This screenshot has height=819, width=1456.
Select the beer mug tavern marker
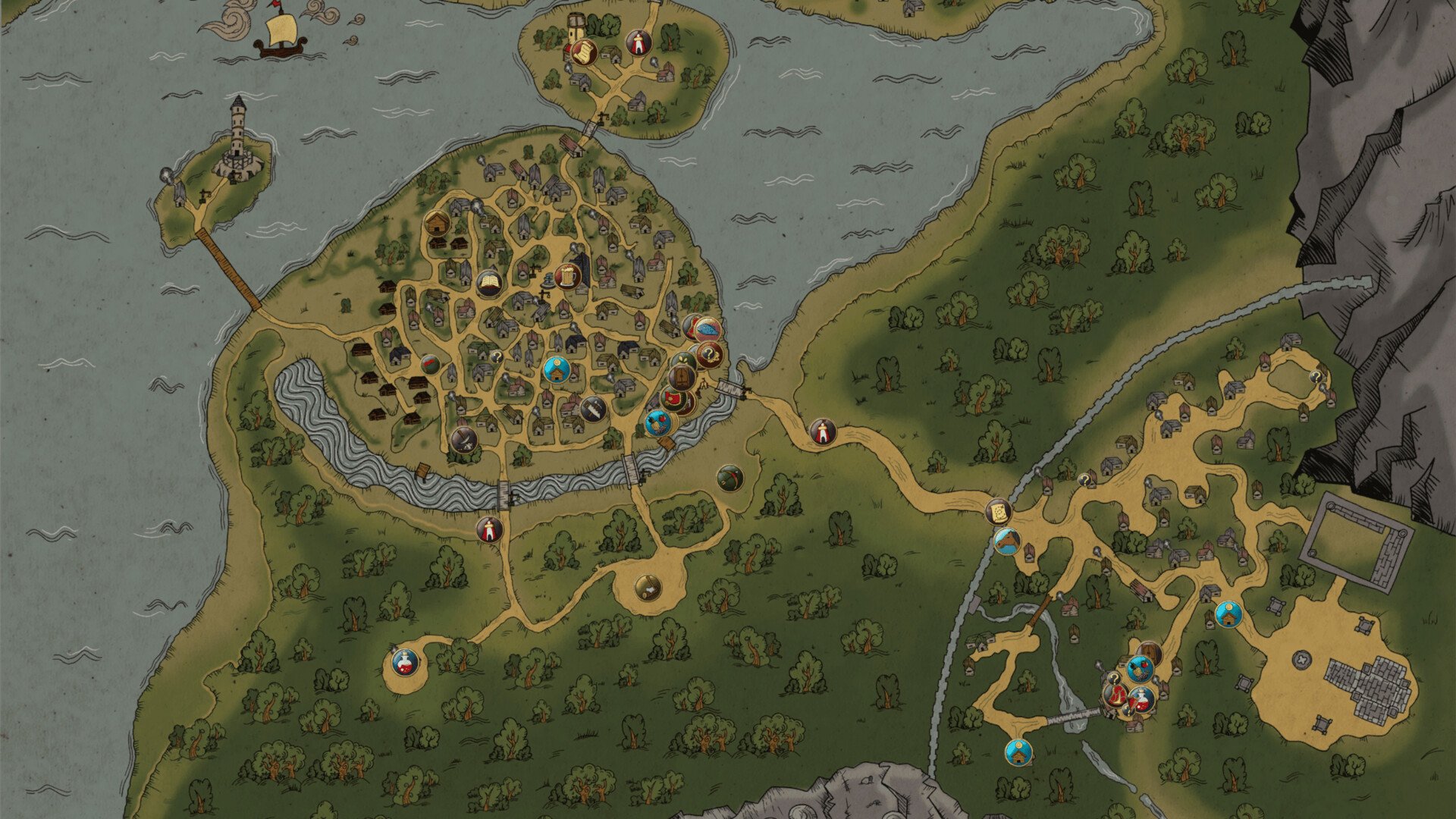[x=567, y=276]
